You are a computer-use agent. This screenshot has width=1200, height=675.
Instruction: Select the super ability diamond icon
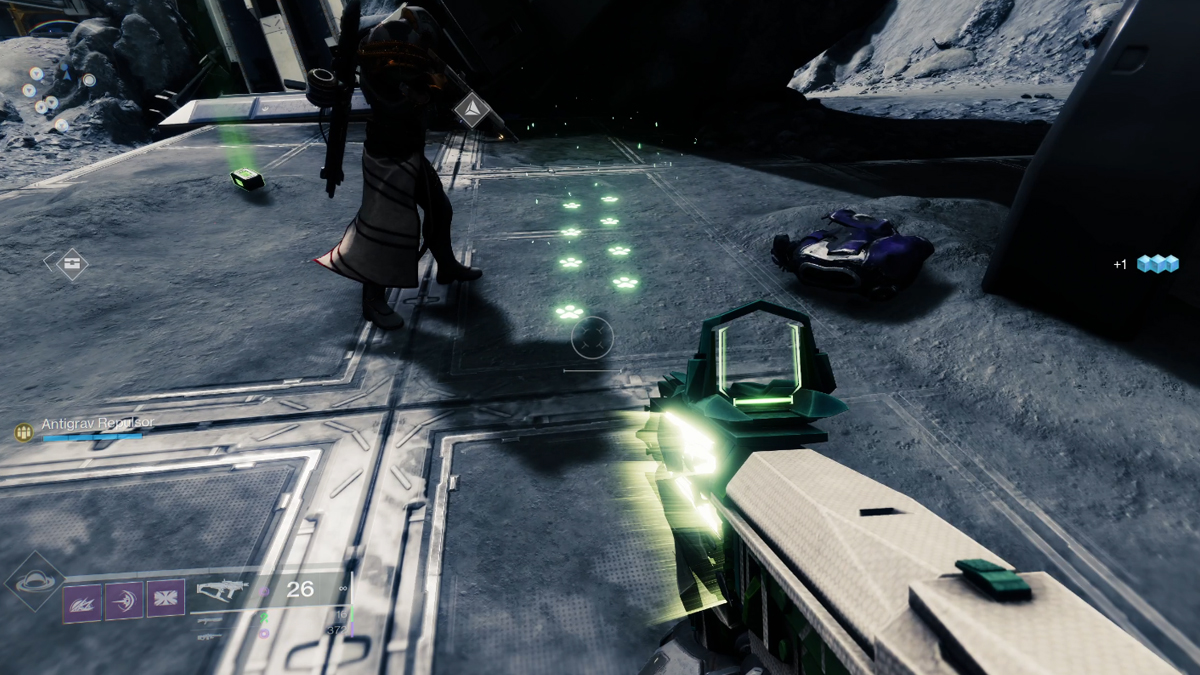[37, 581]
